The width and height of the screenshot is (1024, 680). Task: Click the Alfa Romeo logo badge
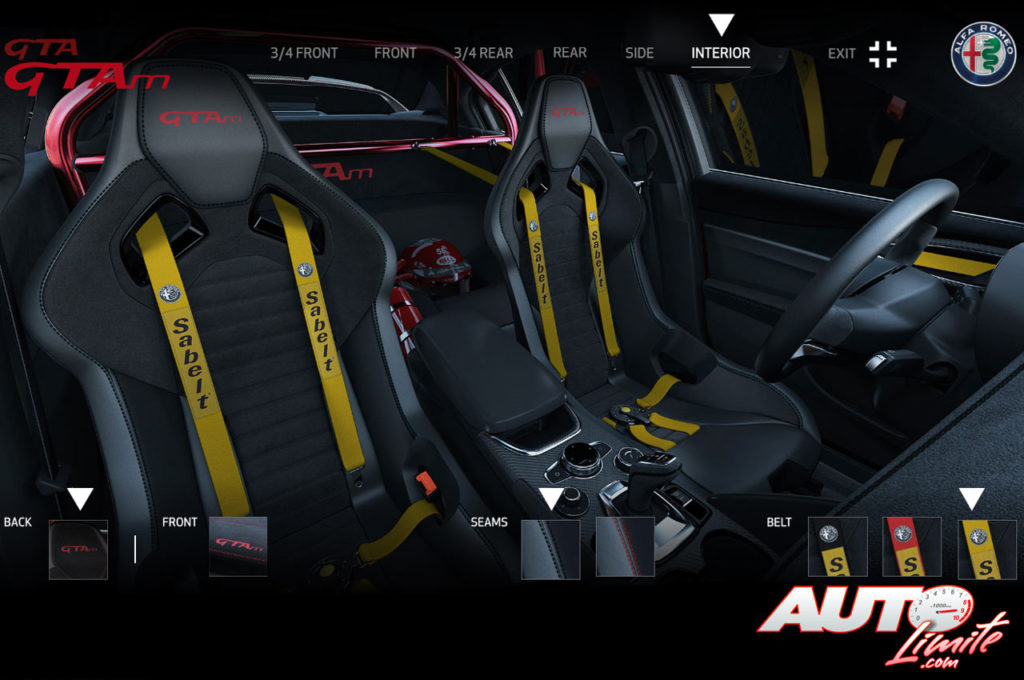(x=983, y=53)
